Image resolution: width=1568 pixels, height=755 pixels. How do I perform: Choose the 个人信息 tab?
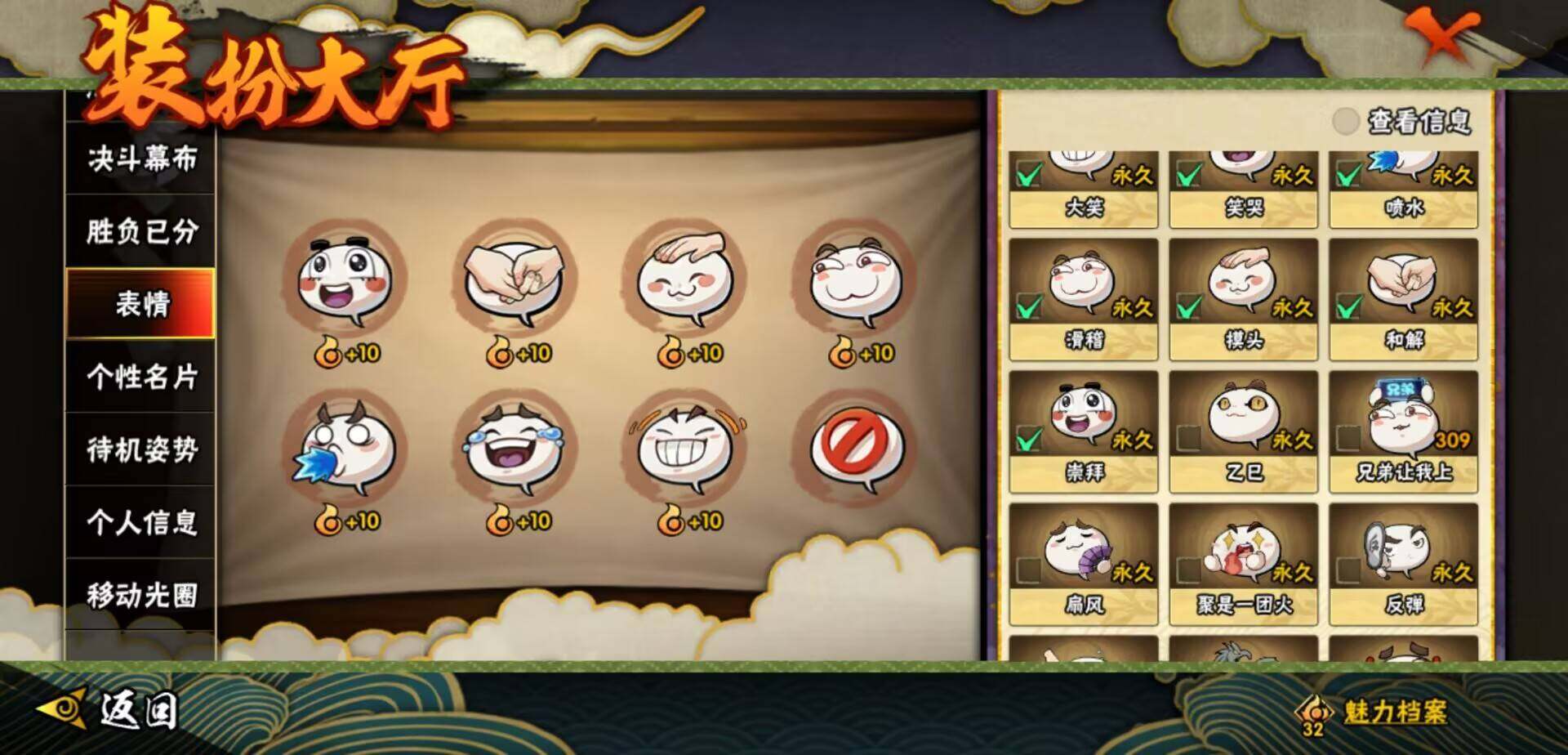141,522
